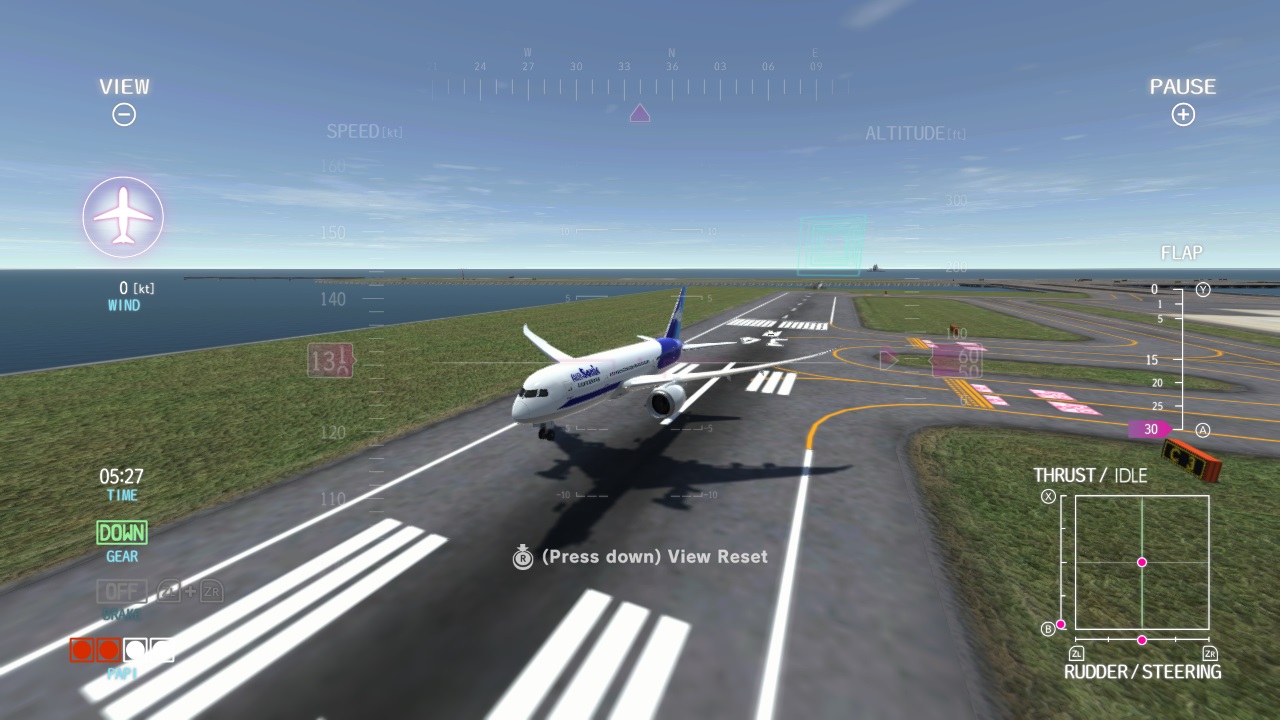
Task: Click the R-stick icon next to View Reset
Action: coord(522,557)
